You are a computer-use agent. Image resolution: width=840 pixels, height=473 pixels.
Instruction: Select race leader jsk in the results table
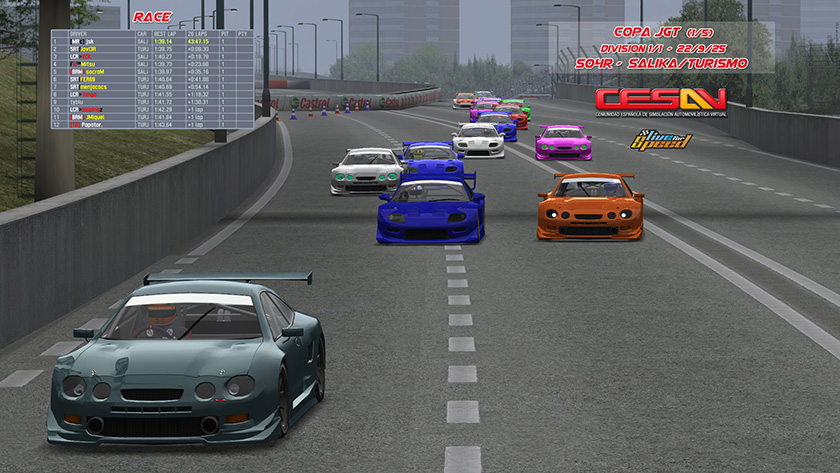click(88, 41)
